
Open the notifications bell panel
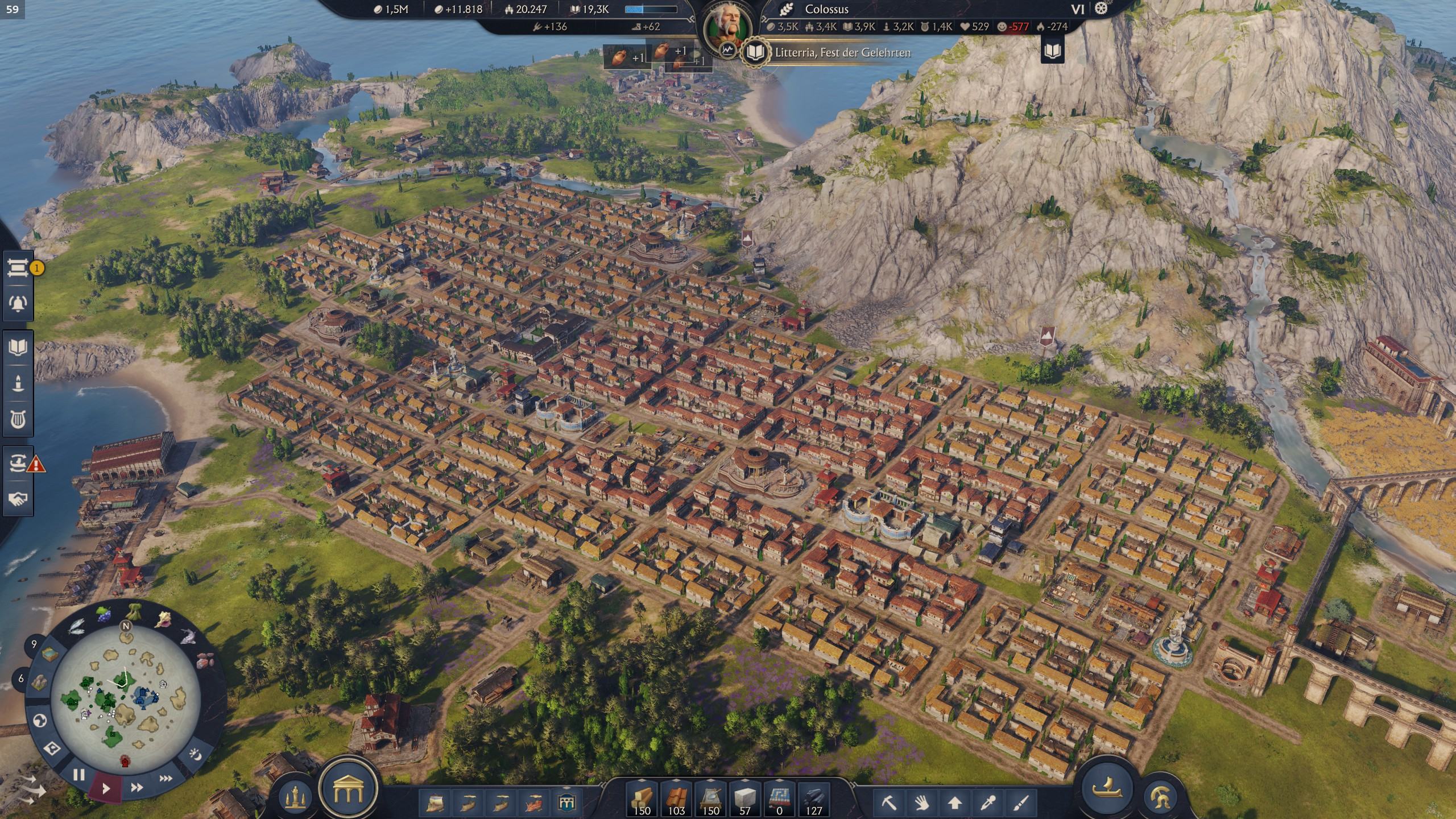click(18, 303)
